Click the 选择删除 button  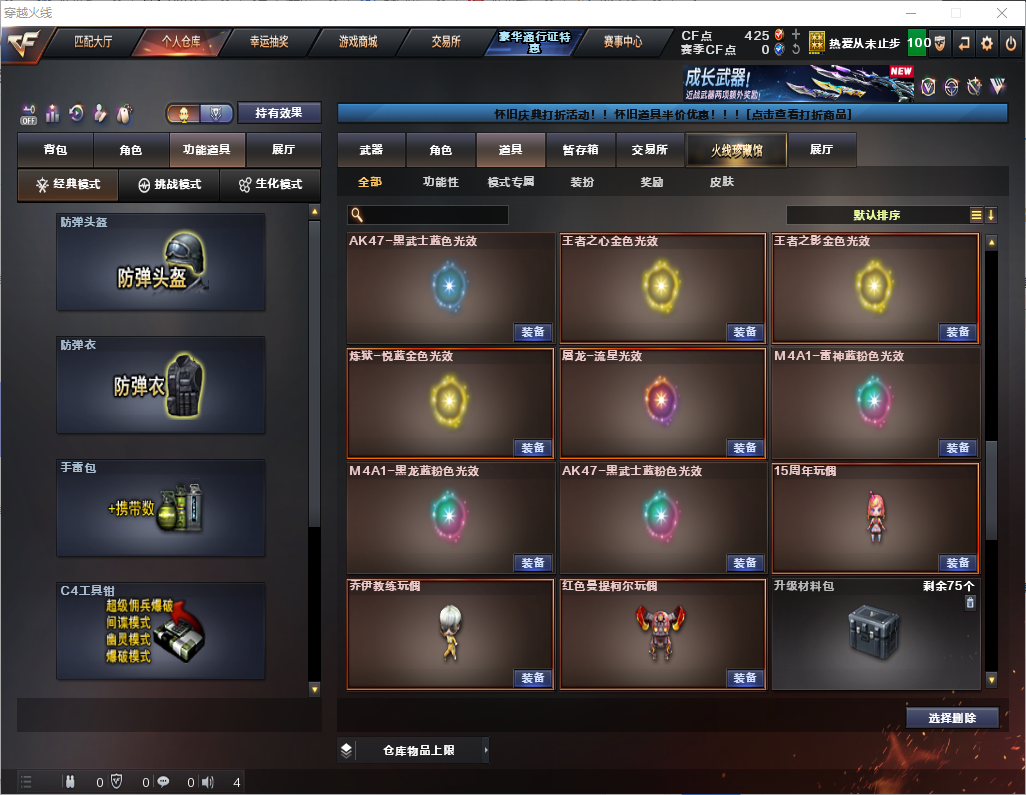(952, 718)
